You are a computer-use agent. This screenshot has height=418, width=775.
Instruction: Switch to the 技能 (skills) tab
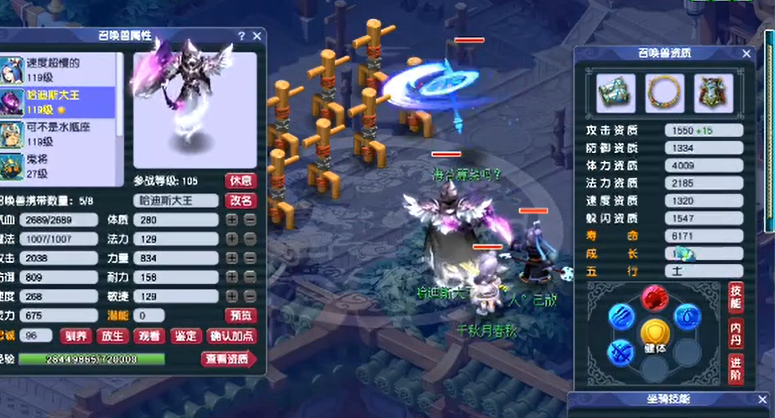coord(736,295)
